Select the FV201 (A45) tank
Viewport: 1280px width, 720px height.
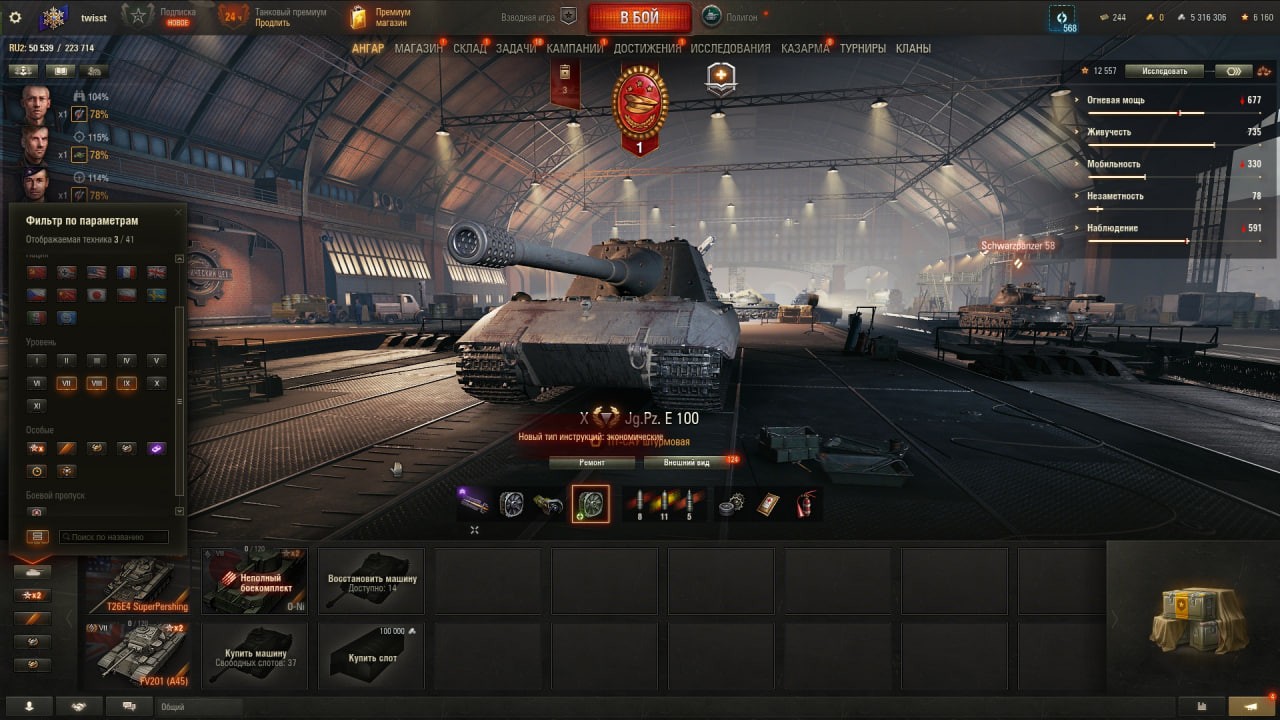tap(140, 655)
